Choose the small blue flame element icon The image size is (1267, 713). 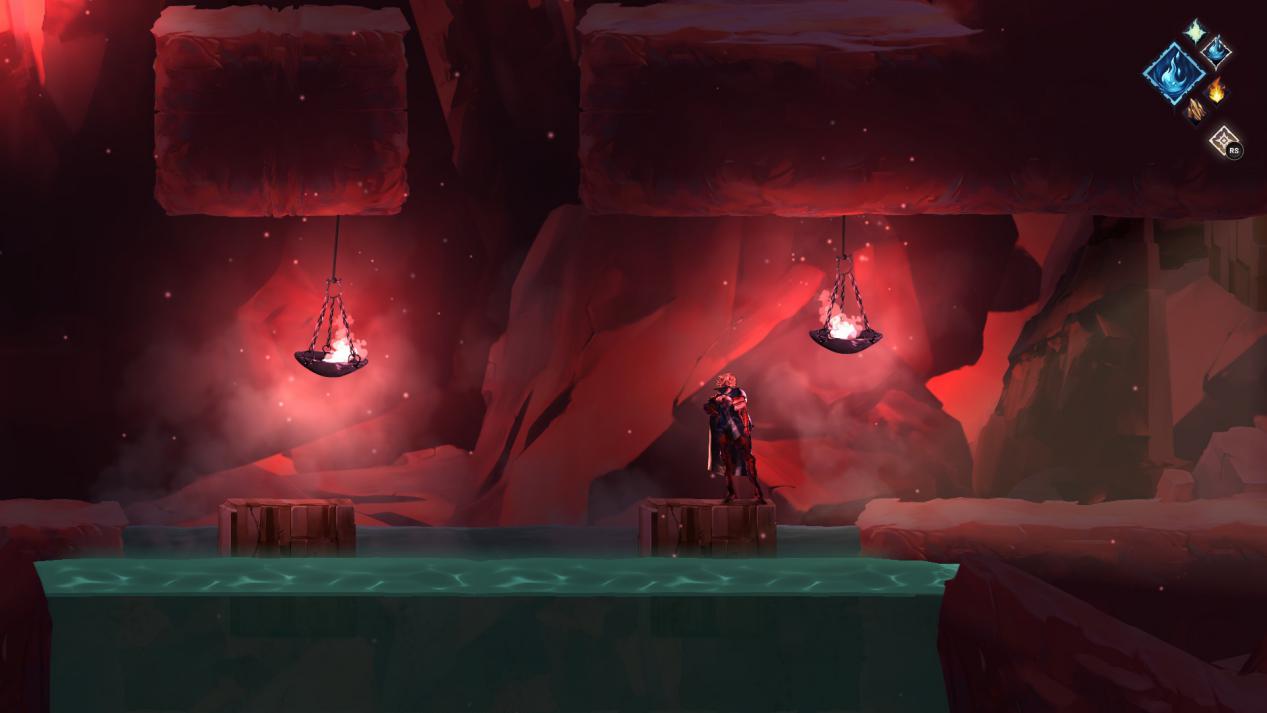[1215, 49]
